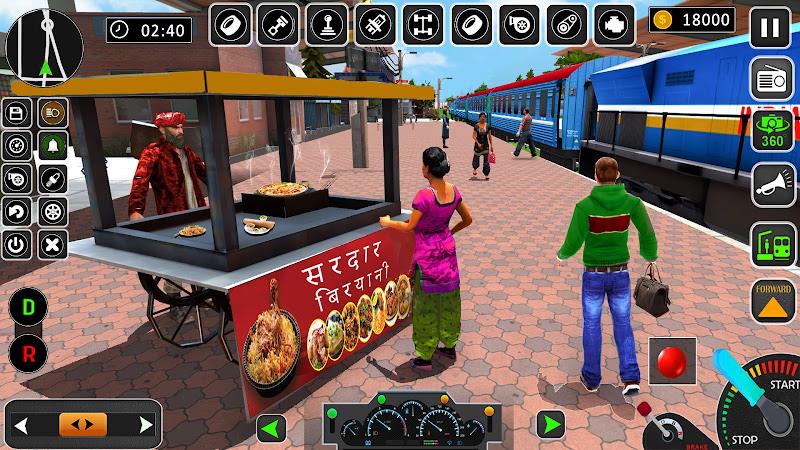
Task: Select the engine block upgrade icon
Action: tap(616, 24)
